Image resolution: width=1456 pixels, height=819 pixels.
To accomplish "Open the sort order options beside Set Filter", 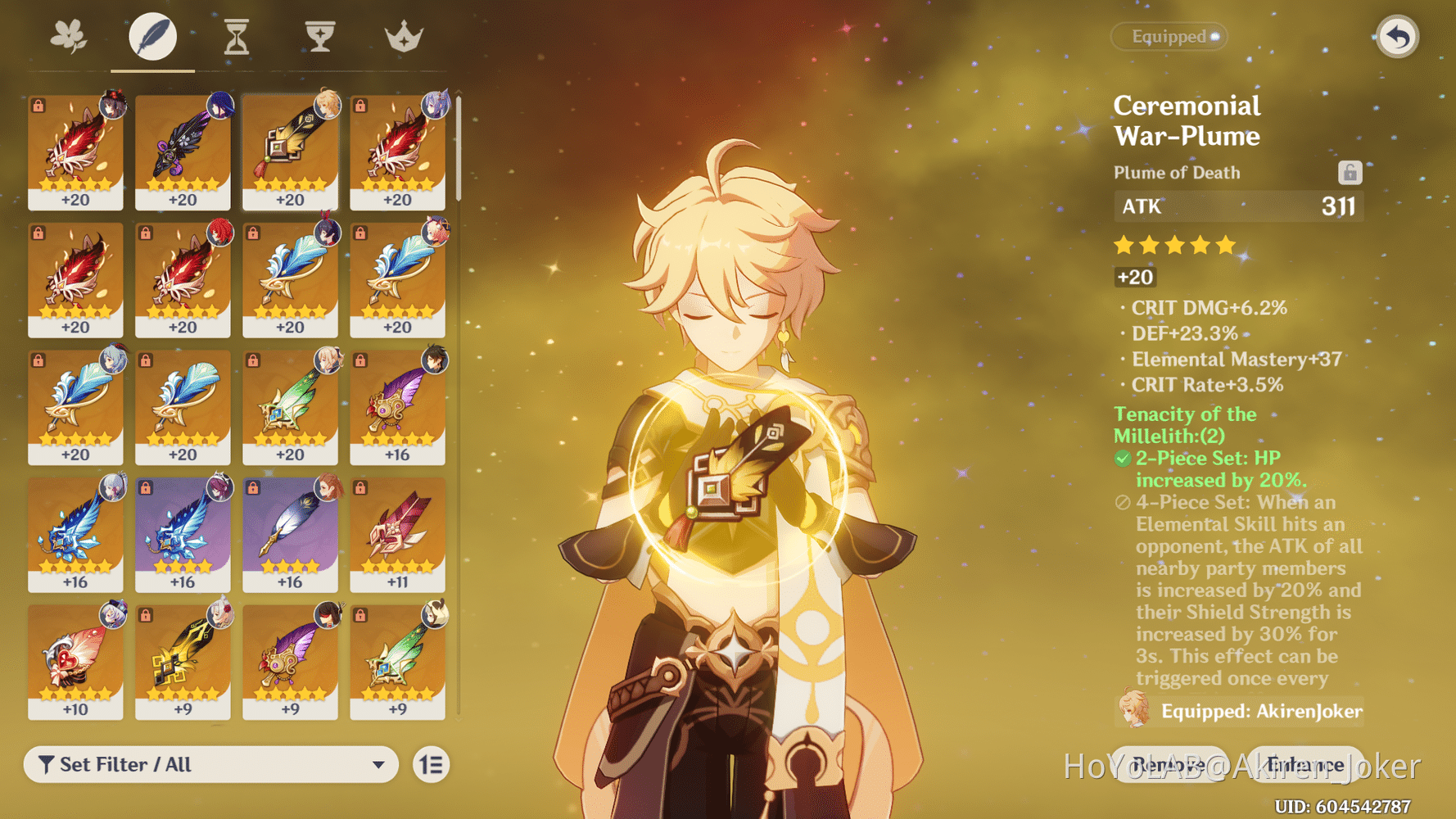I will (431, 764).
